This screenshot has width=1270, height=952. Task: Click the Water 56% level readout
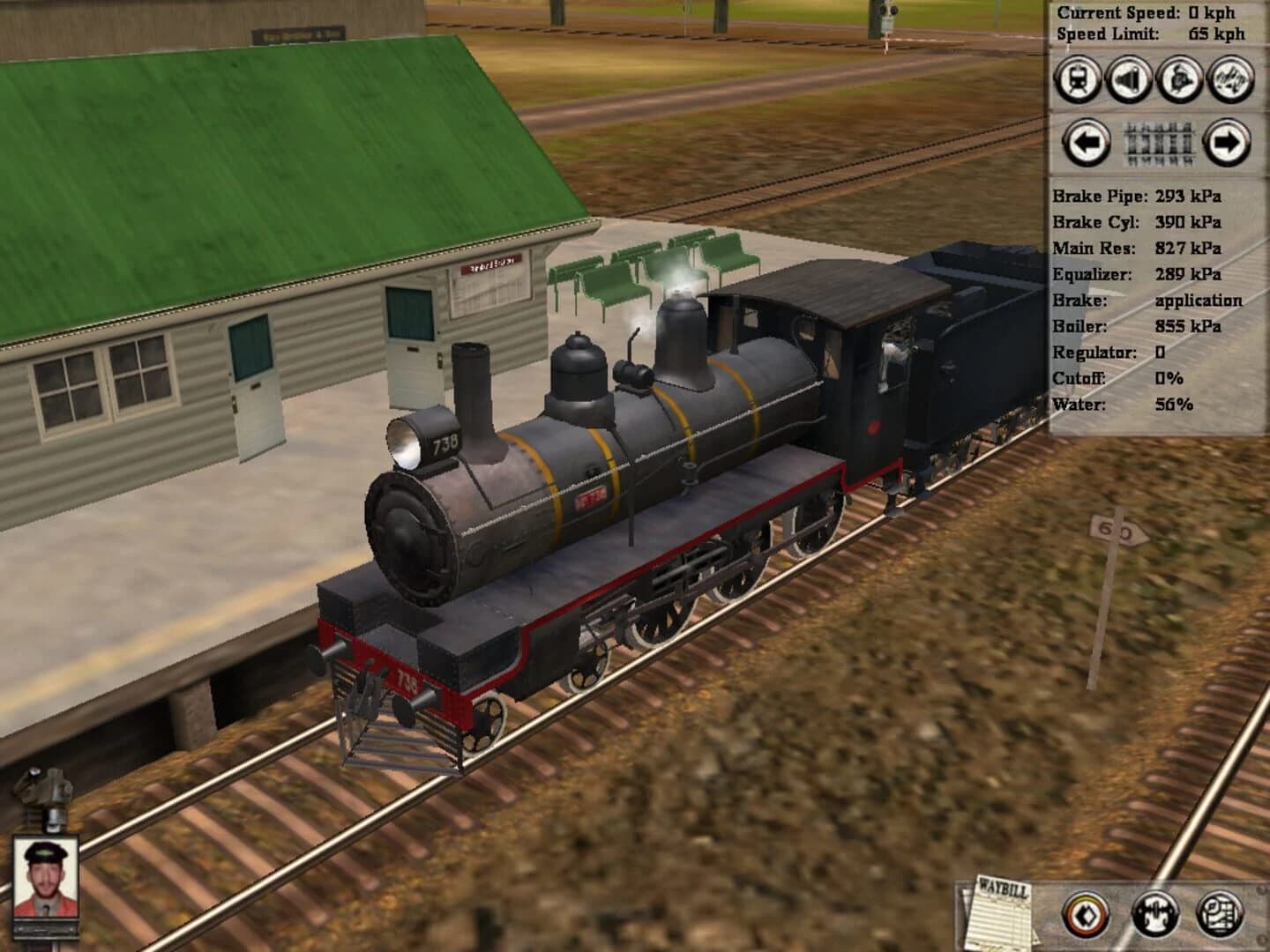[x=1129, y=406]
